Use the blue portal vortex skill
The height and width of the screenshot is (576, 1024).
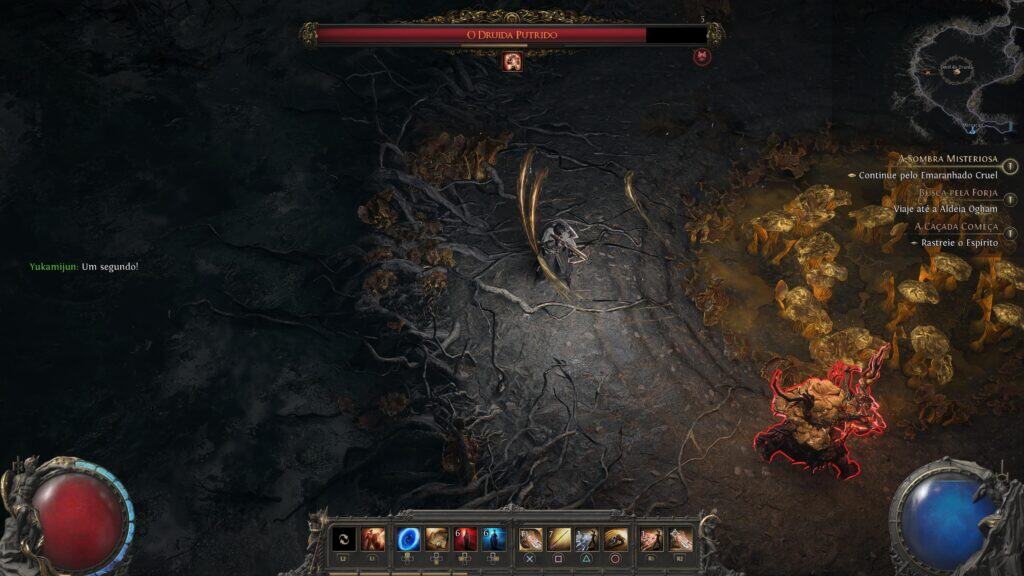pos(409,538)
